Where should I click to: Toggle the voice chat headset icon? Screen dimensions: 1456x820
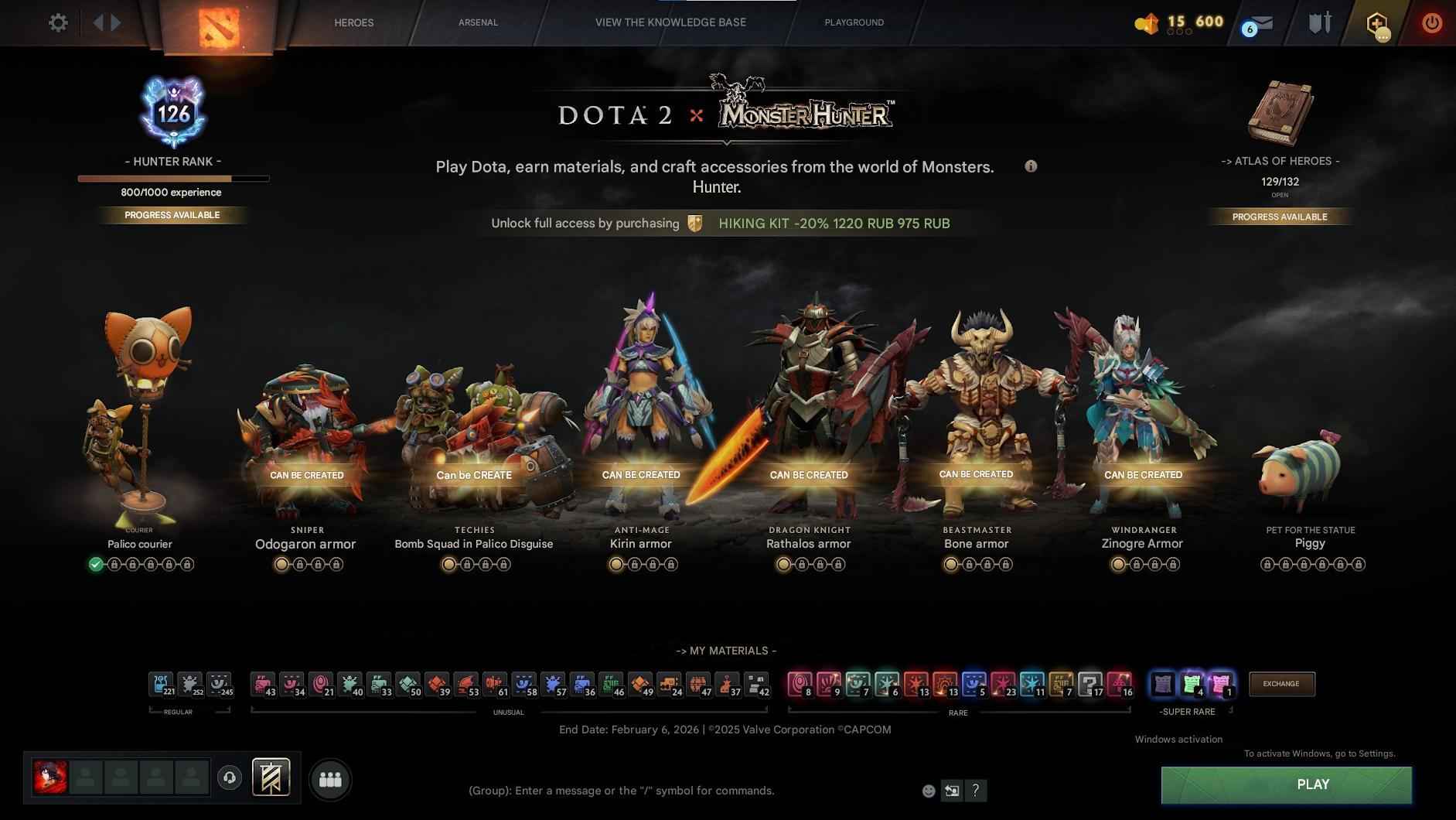pyautogui.click(x=230, y=777)
